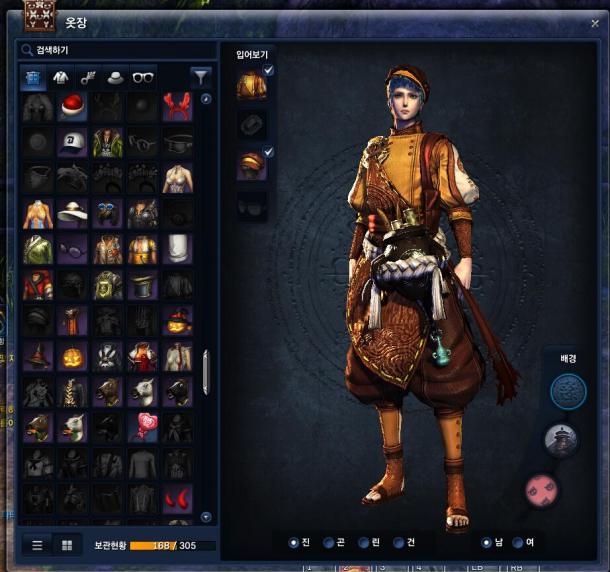
Task: Close the wardrobe window
Action: click(595, 23)
